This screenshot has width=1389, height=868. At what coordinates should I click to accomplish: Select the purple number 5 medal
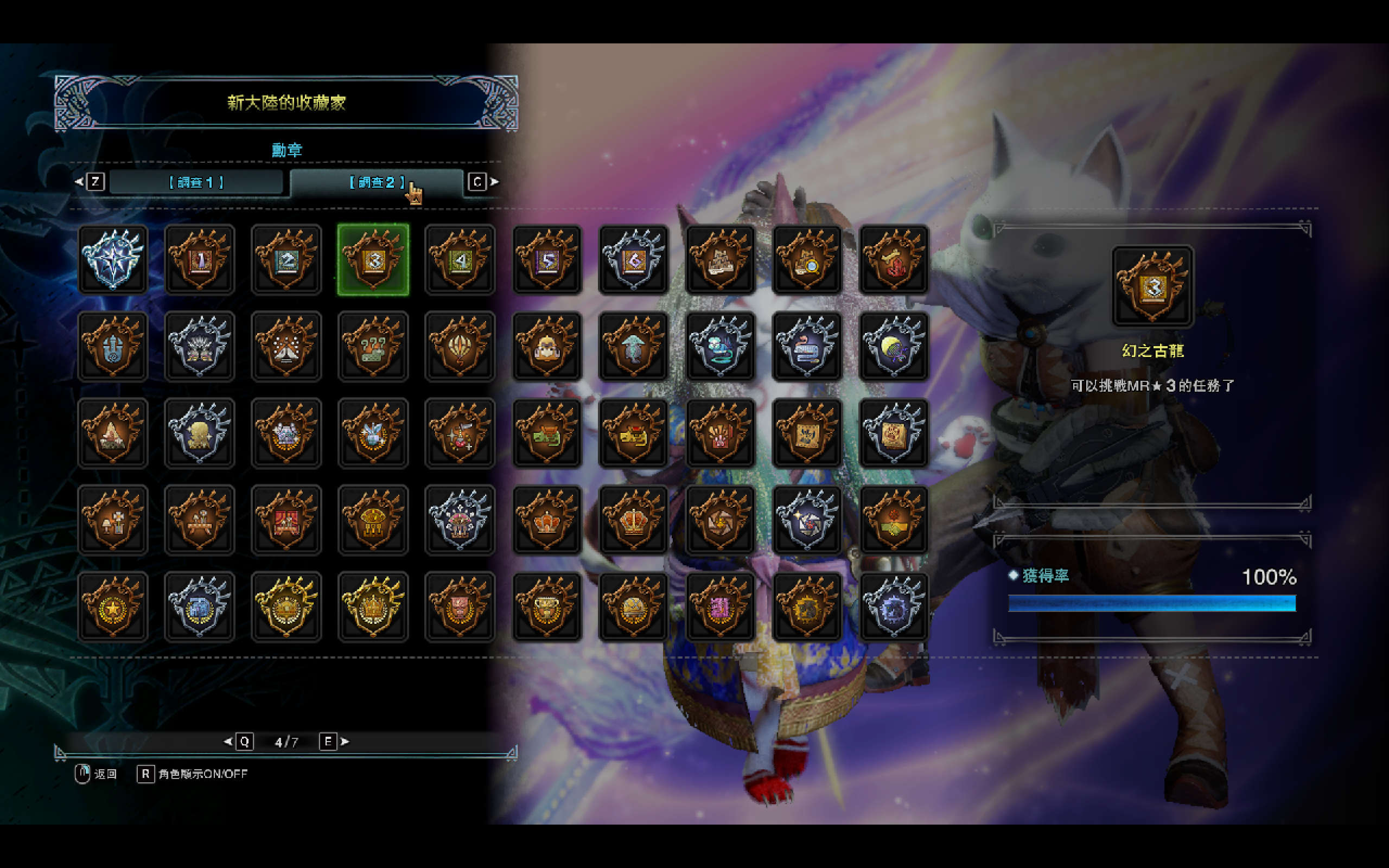[x=547, y=260]
